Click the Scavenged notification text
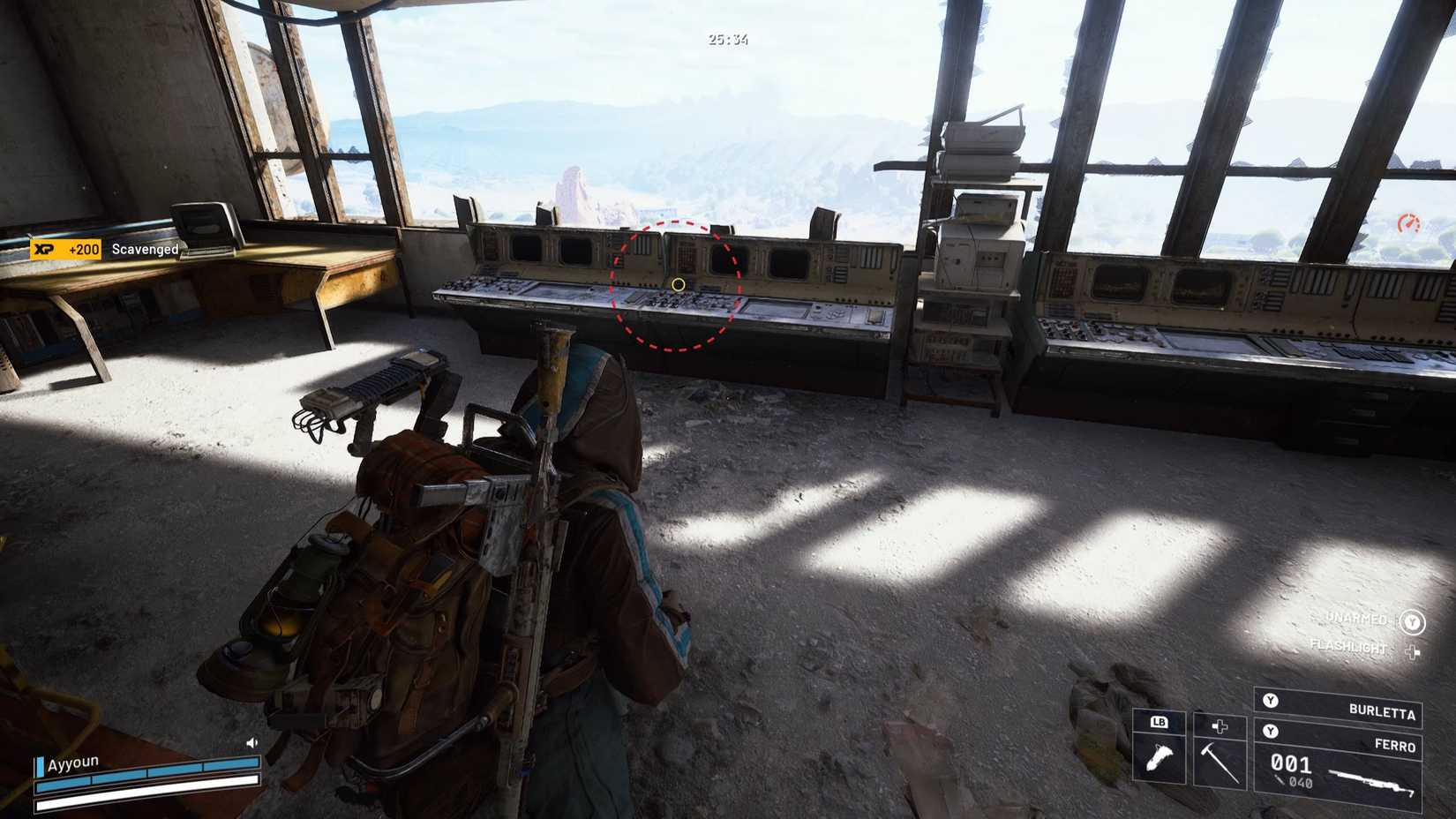1456x819 pixels. [144, 249]
